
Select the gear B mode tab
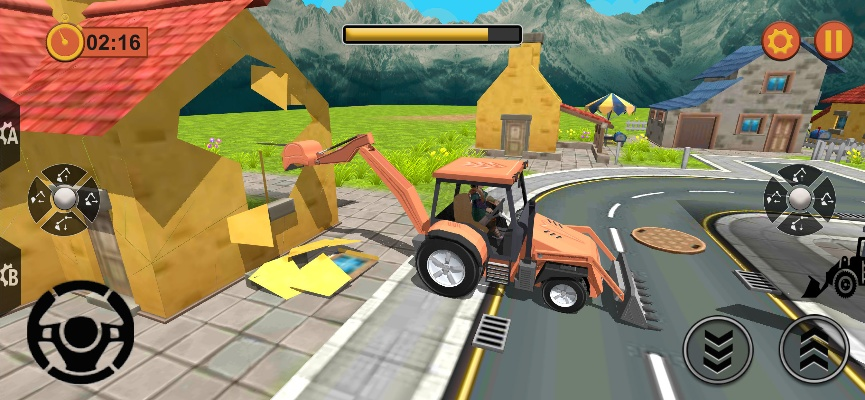tap(8, 274)
